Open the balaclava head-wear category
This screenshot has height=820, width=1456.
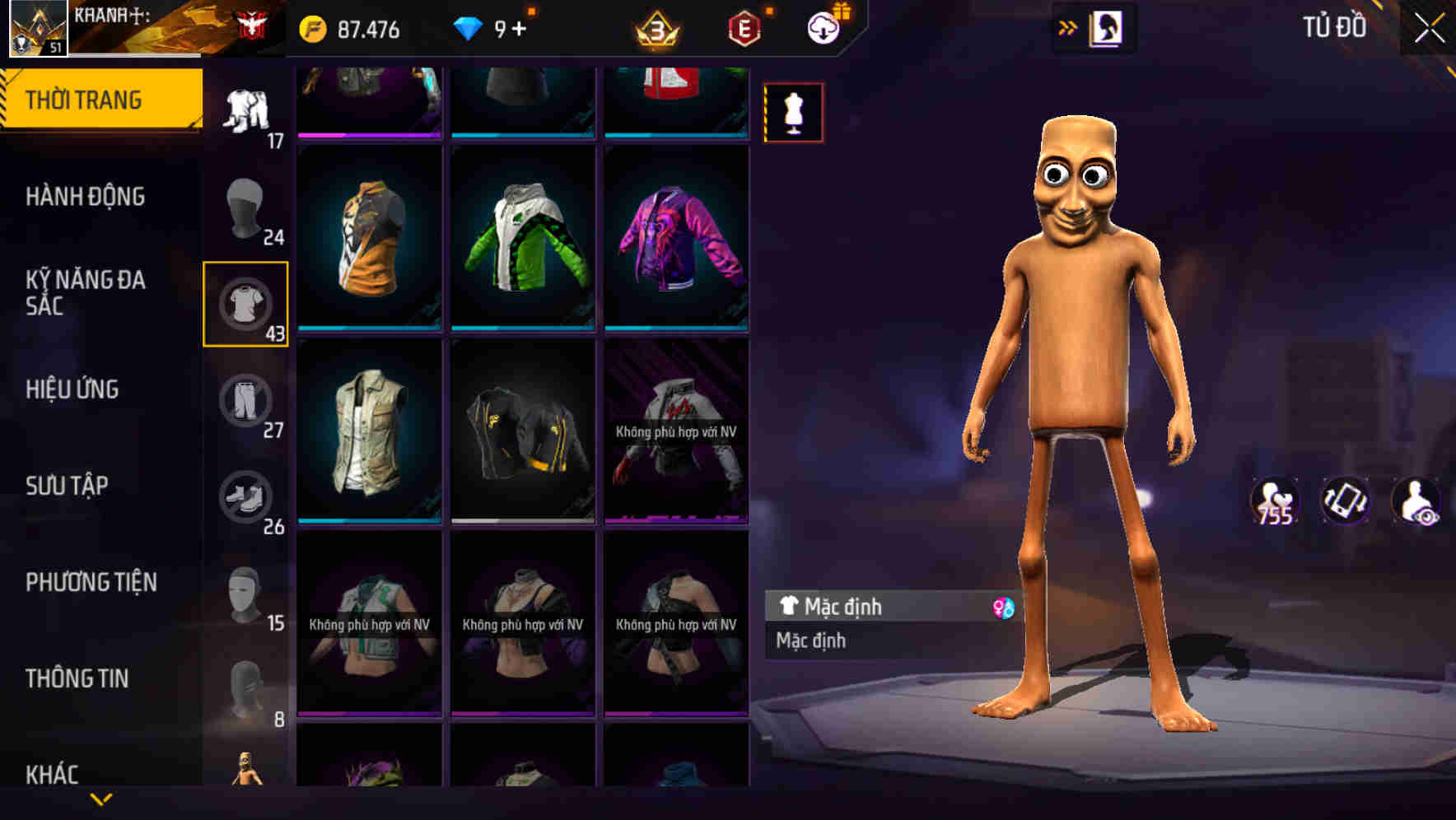pos(245,206)
